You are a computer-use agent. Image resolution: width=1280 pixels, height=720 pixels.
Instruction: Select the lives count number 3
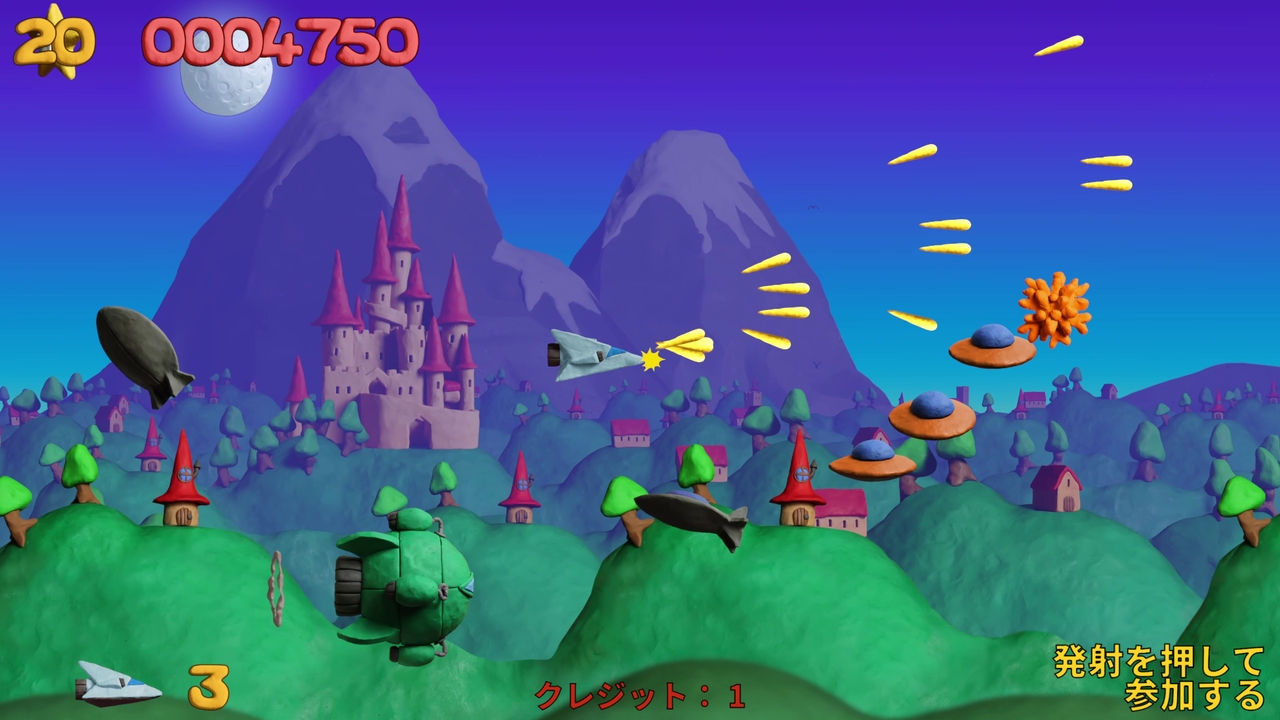(205, 688)
